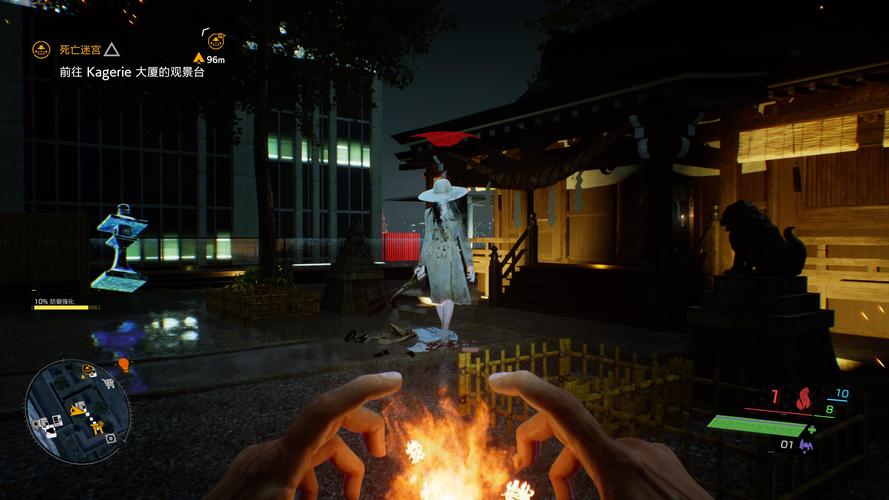Select the 死亡迷宫 quest tracker title
This screenshot has width=889, height=500.
[80, 49]
